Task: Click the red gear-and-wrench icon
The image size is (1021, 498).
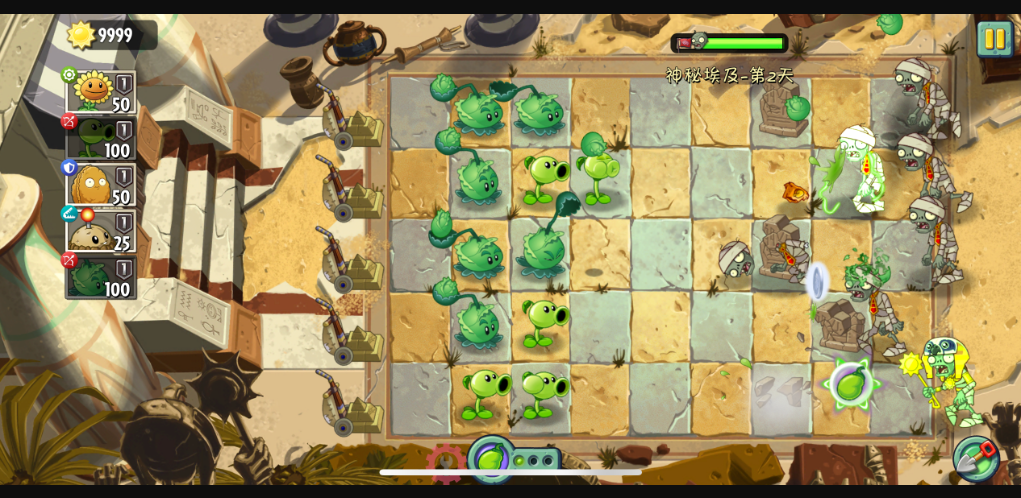Action: click(445, 463)
